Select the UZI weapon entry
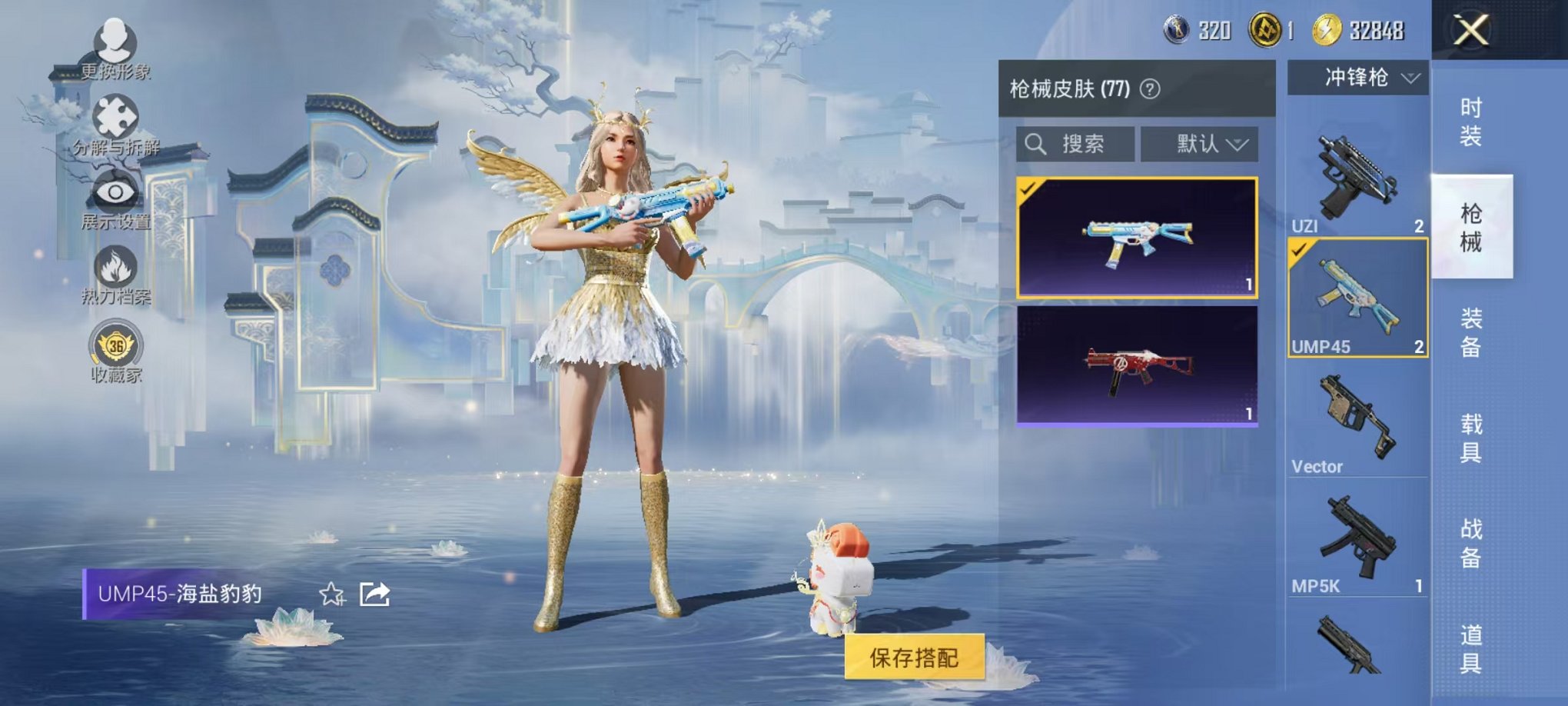 tap(1357, 173)
